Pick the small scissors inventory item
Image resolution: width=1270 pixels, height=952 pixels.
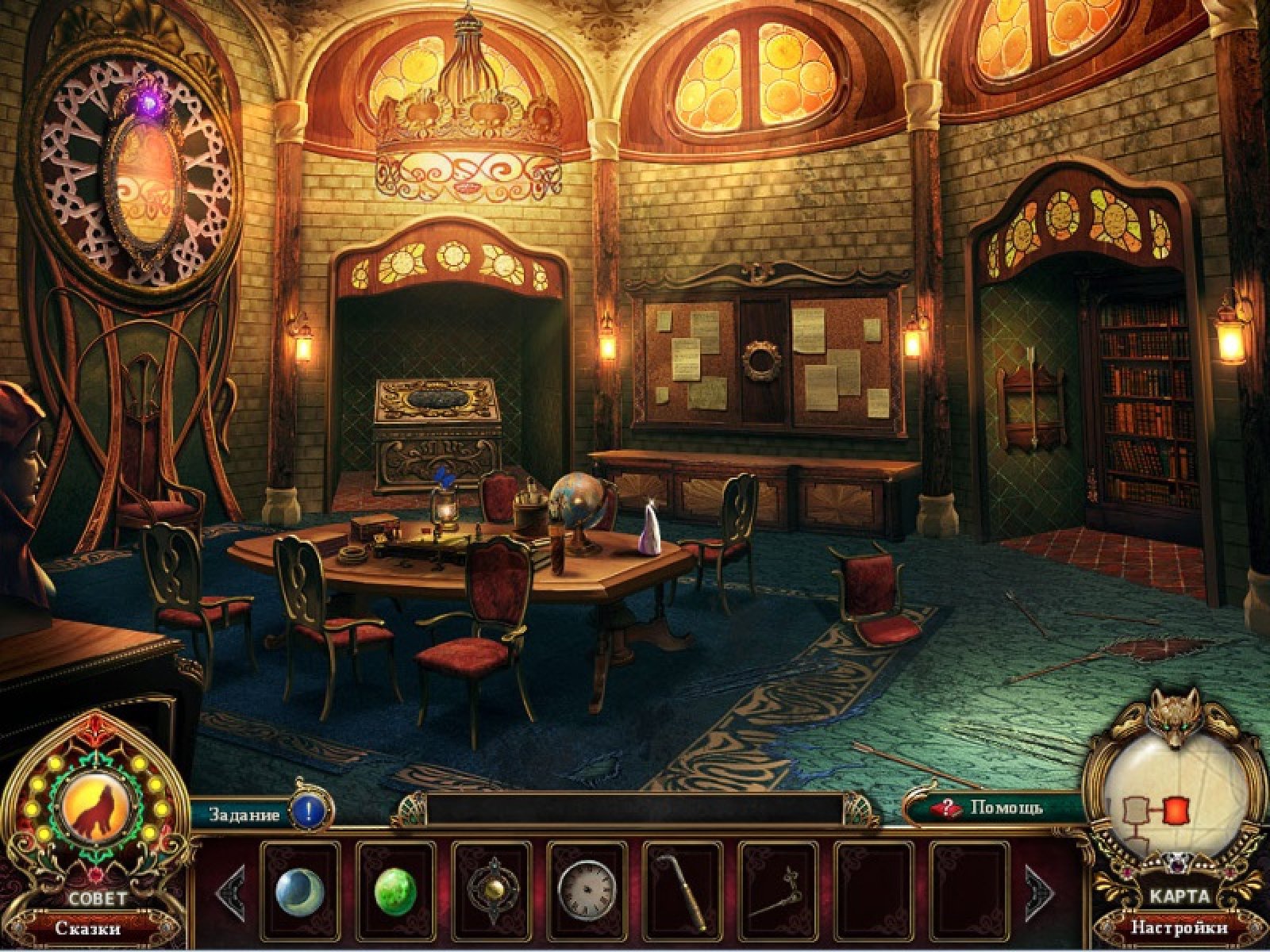(778, 891)
